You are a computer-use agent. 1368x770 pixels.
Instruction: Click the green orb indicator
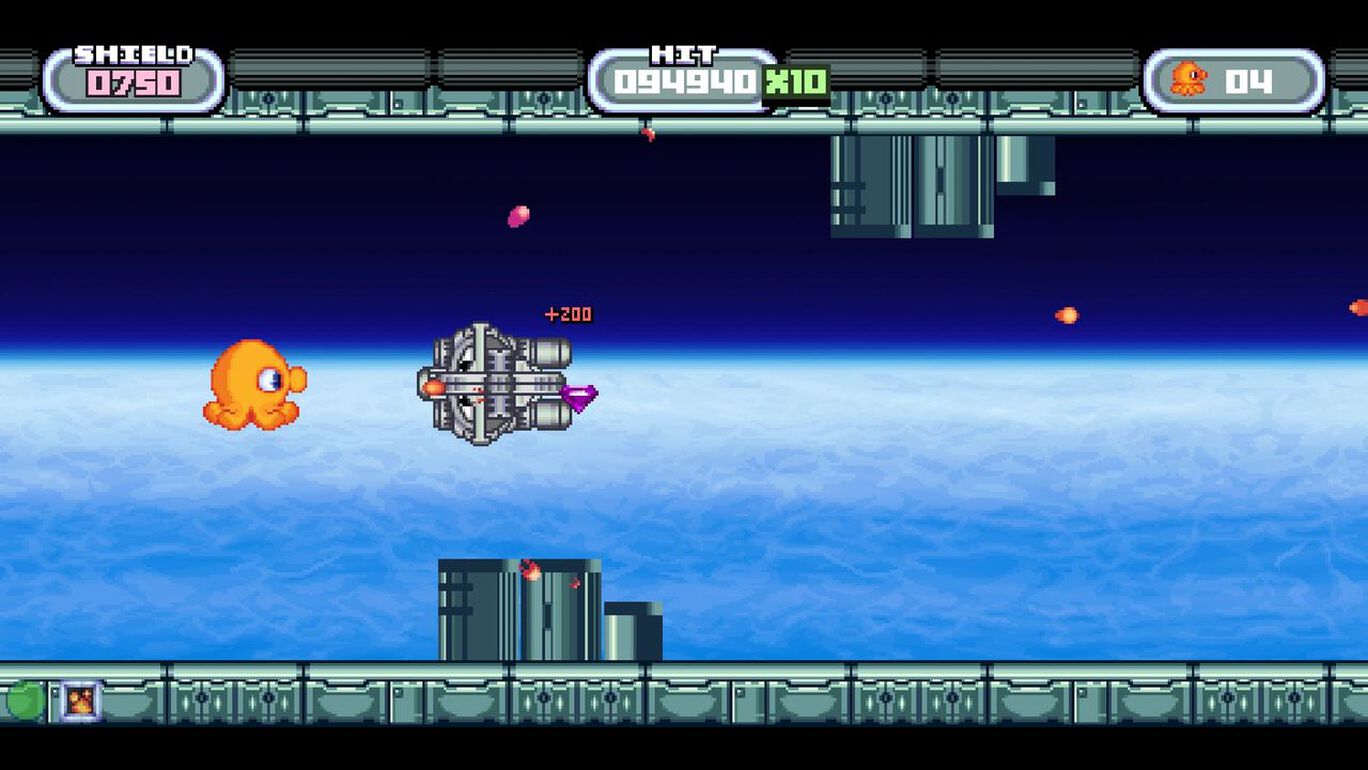click(25, 700)
